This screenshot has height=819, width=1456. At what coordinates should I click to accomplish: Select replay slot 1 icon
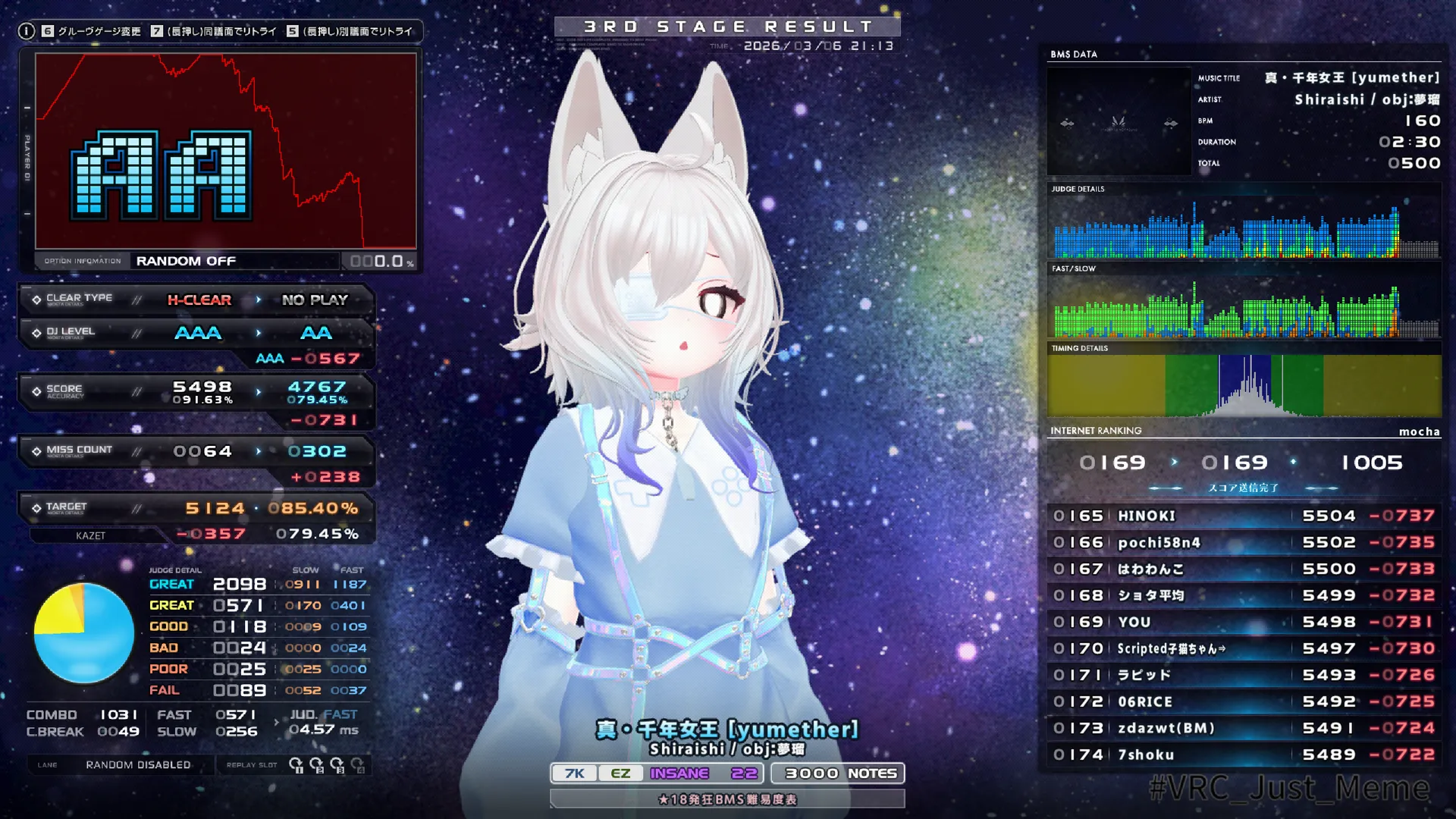pyautogui.click(x=297, y=766)
